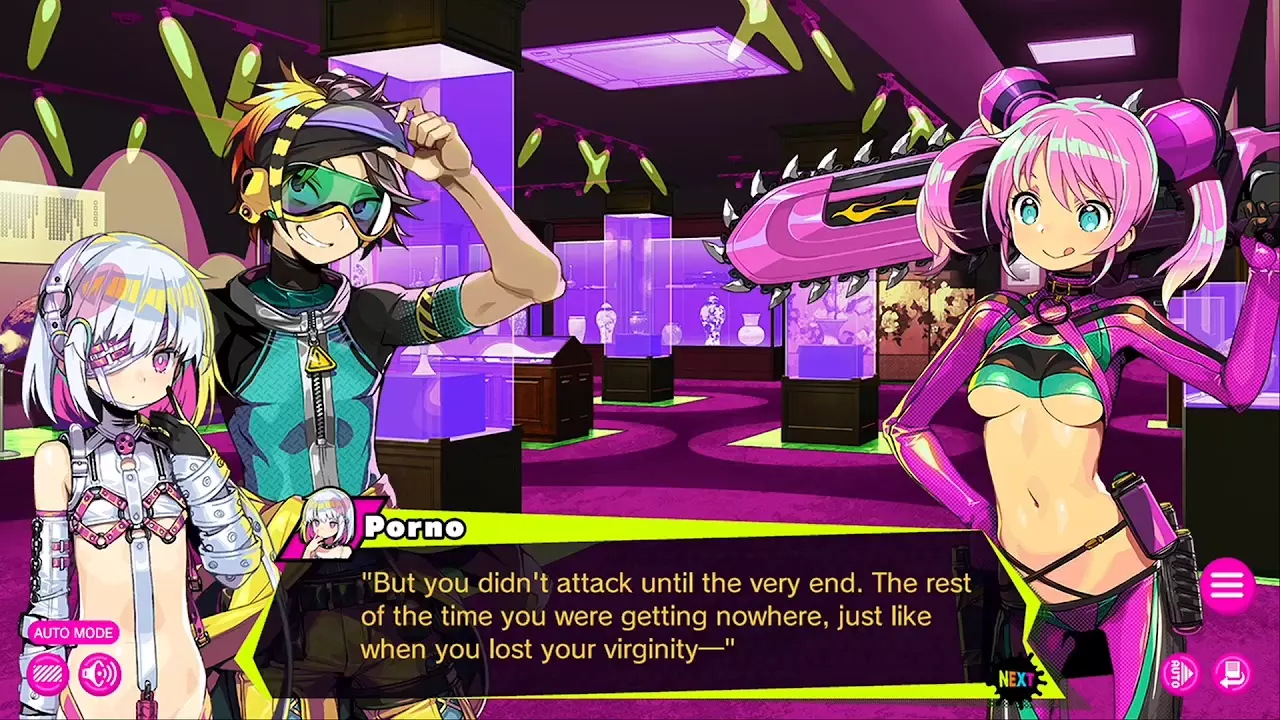Image resolution: width=1280 pixels, height=720 pixels.
Task: Hide the text window with striped icon
Action: (x=47, y=675)
